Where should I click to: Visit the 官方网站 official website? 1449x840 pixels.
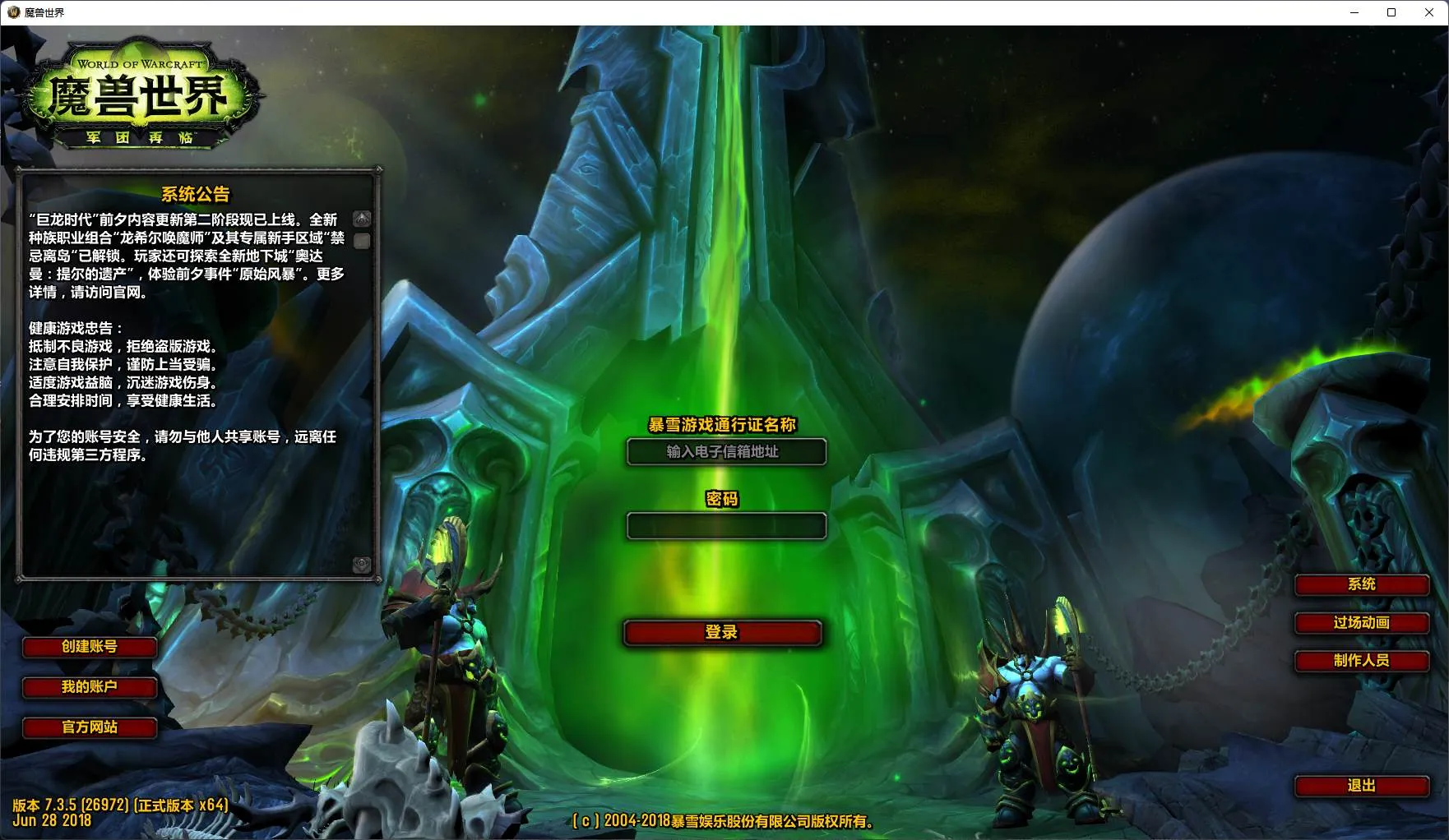90,727
